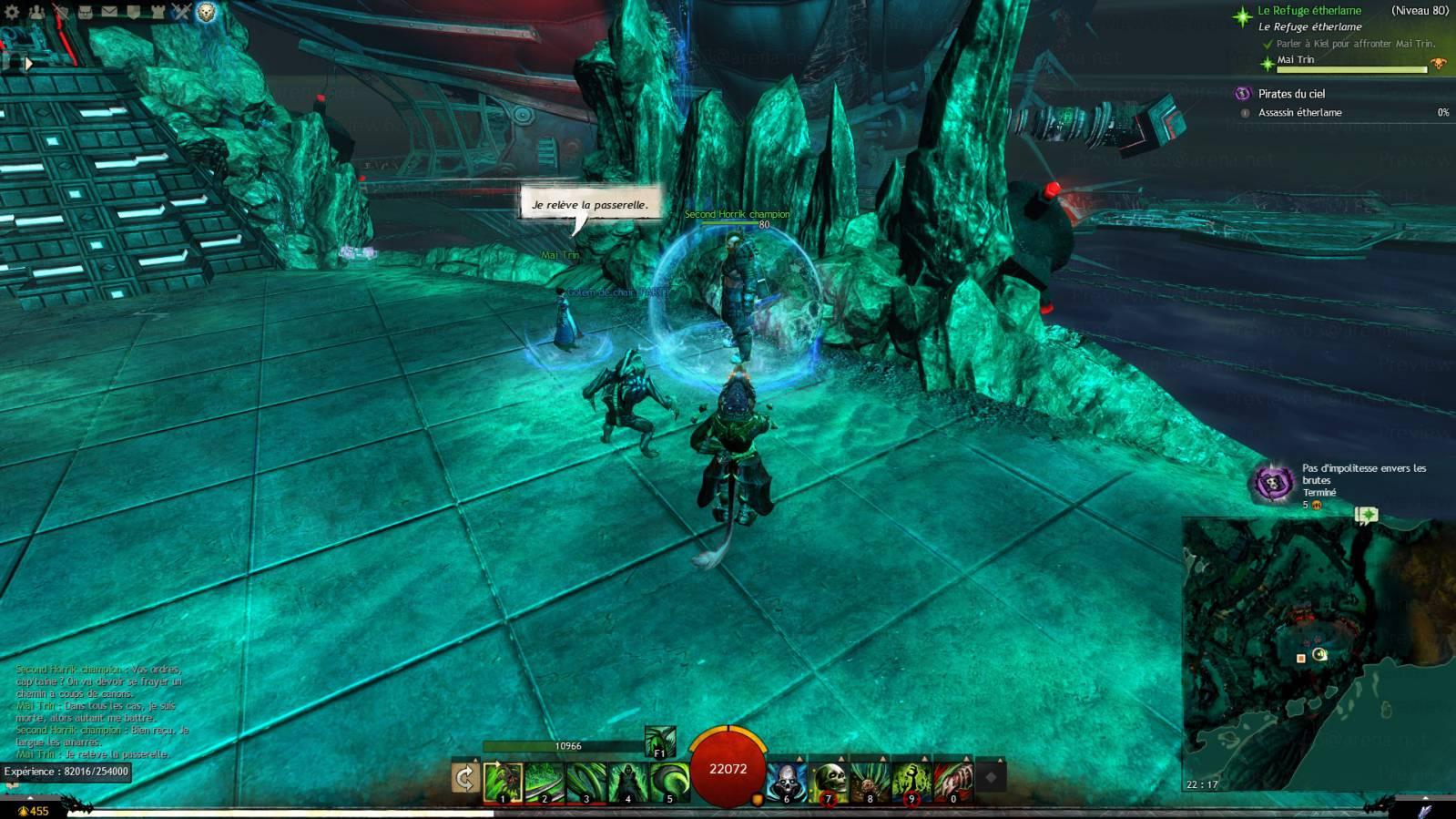Click the weapon swap arrows button

coord(464,779)
